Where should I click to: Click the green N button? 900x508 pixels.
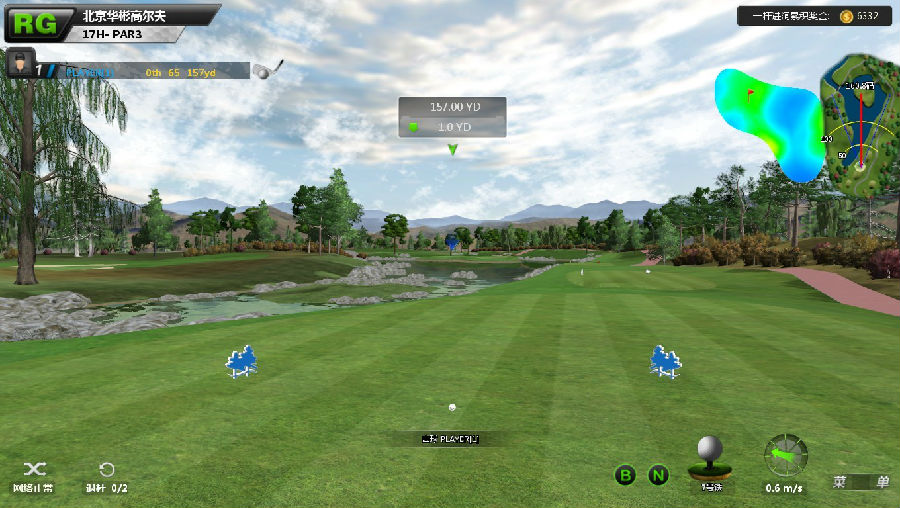point(658,475)
